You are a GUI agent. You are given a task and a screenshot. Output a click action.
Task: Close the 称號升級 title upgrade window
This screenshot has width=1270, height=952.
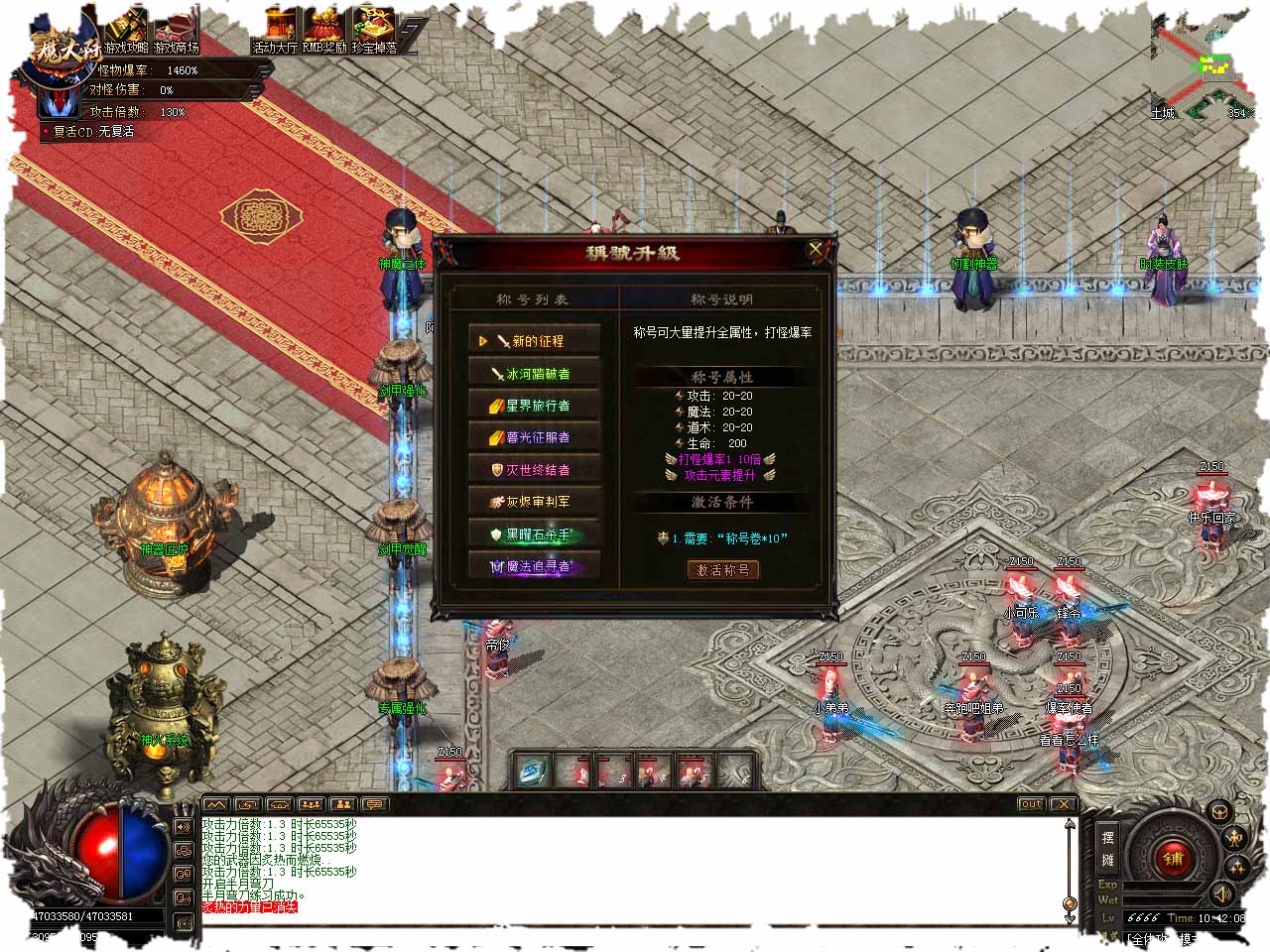(x=816, y=250)
